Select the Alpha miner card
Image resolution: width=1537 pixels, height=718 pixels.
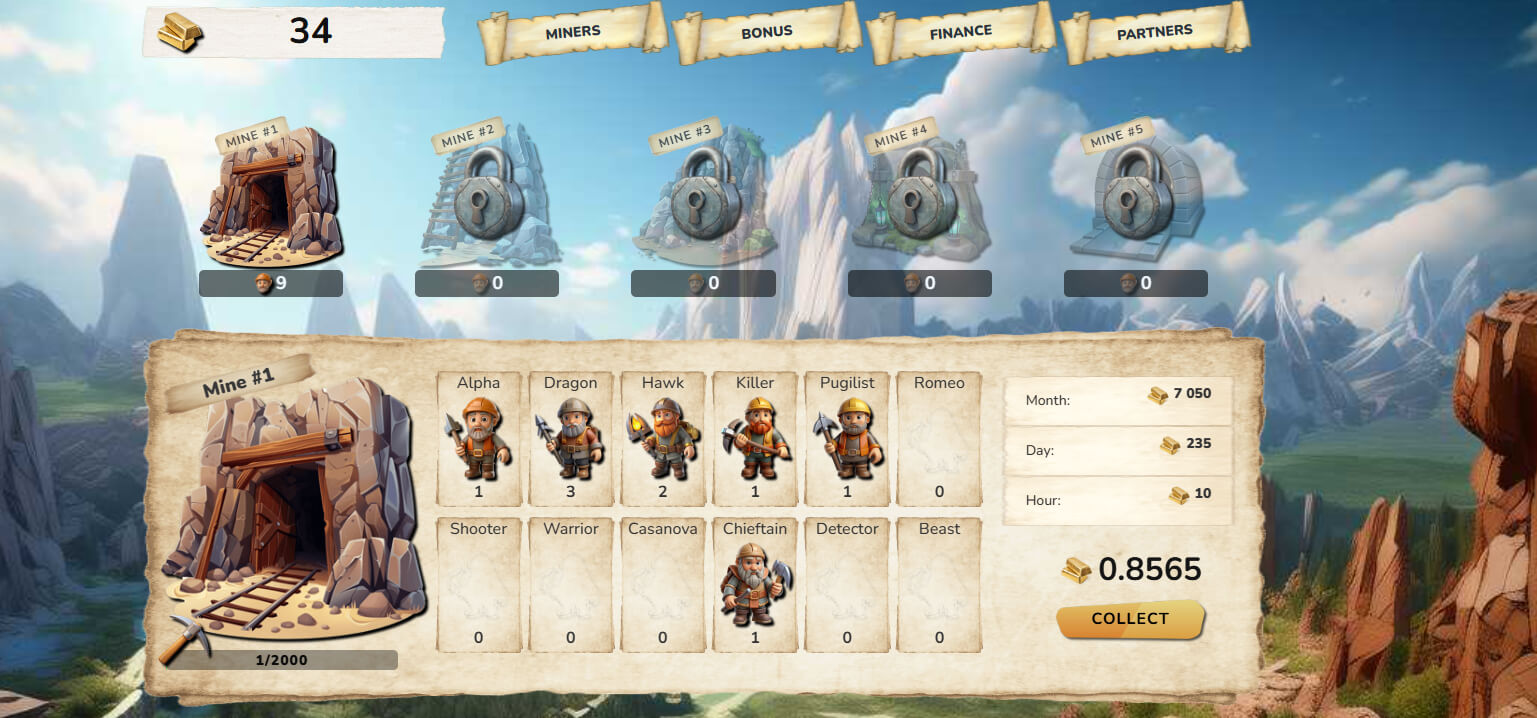478,439
